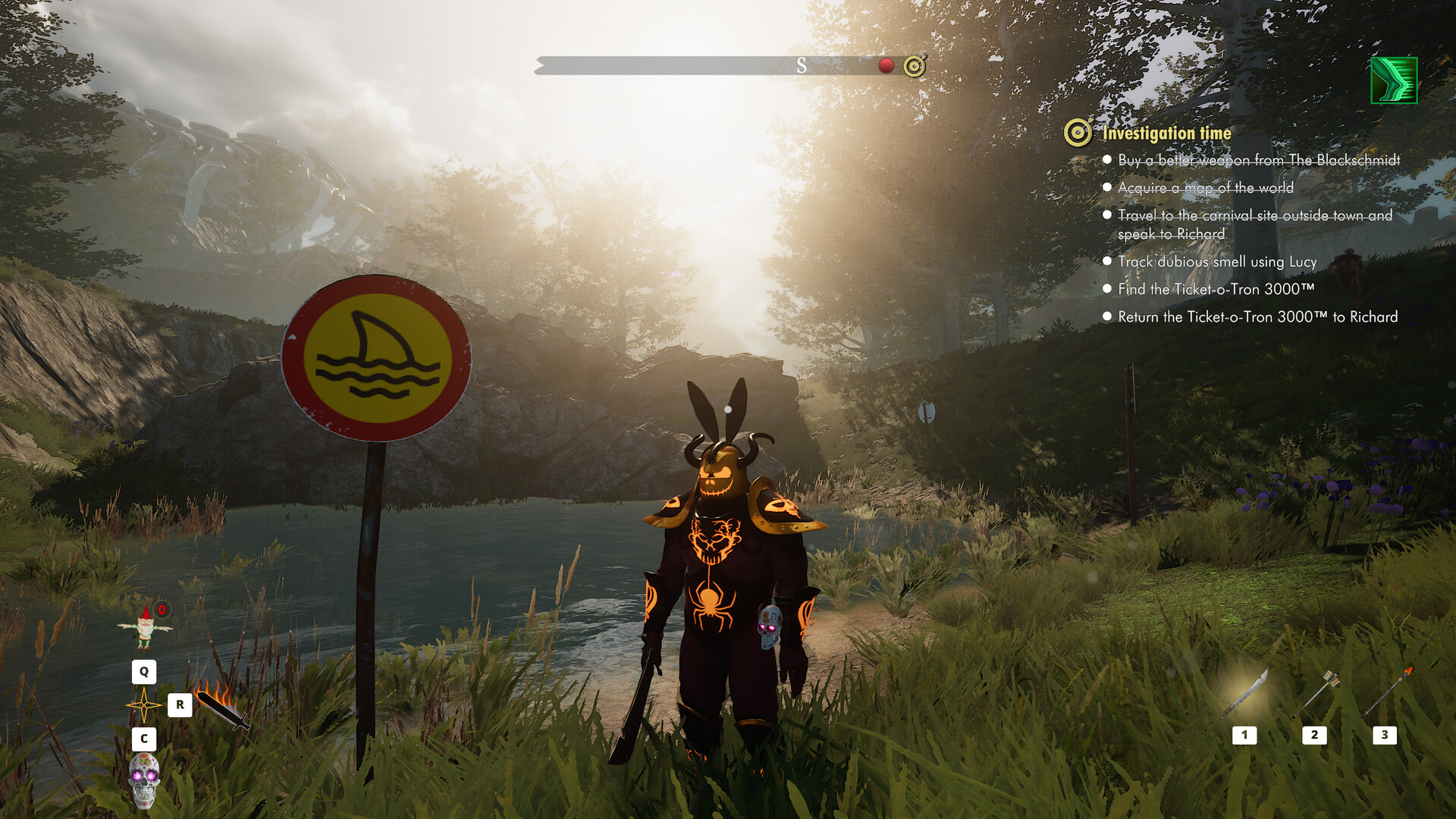Open the target icon next to Investigation time

coord(1076,132)
